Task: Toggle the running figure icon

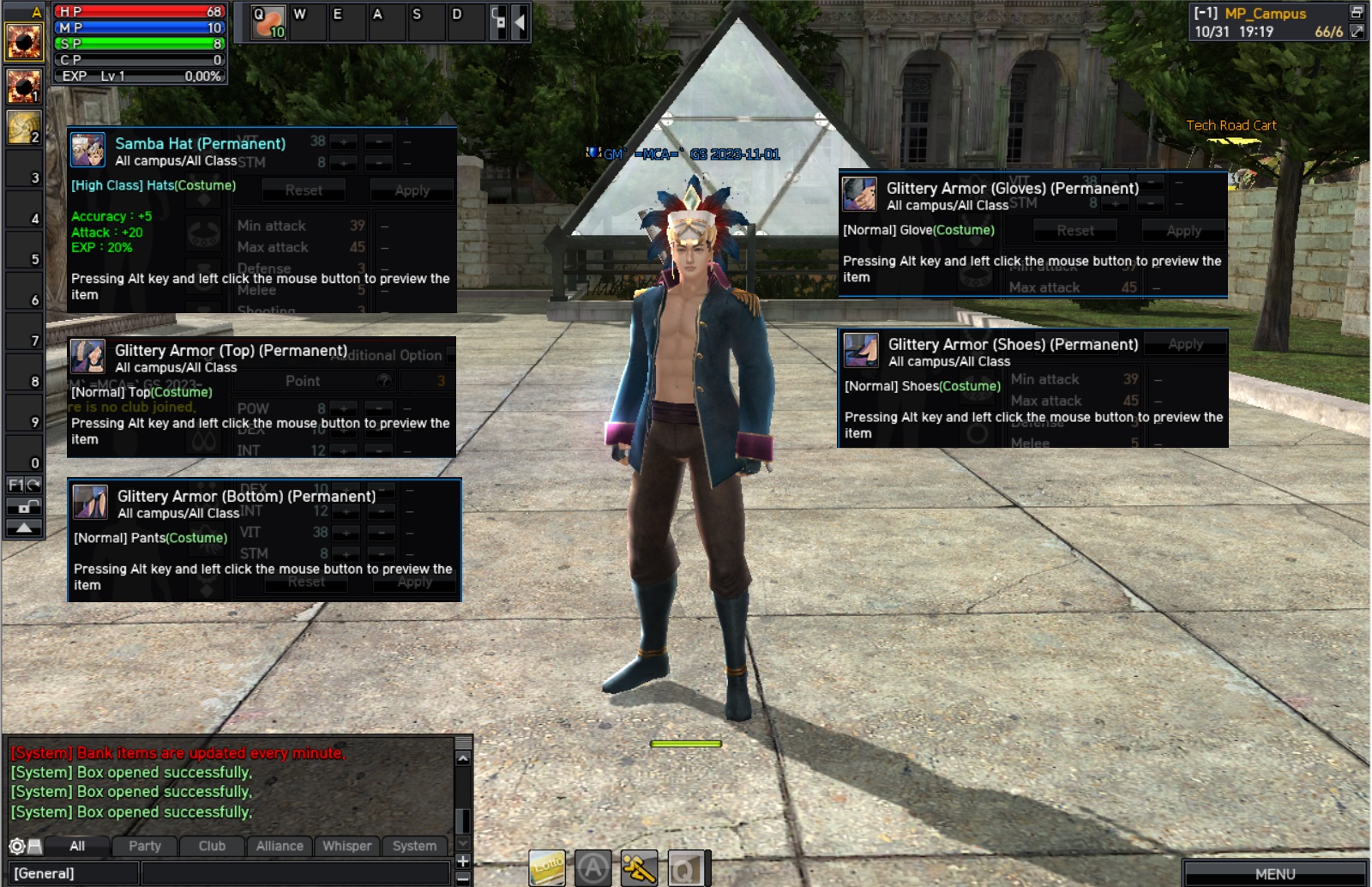Action: pos(639,868)
